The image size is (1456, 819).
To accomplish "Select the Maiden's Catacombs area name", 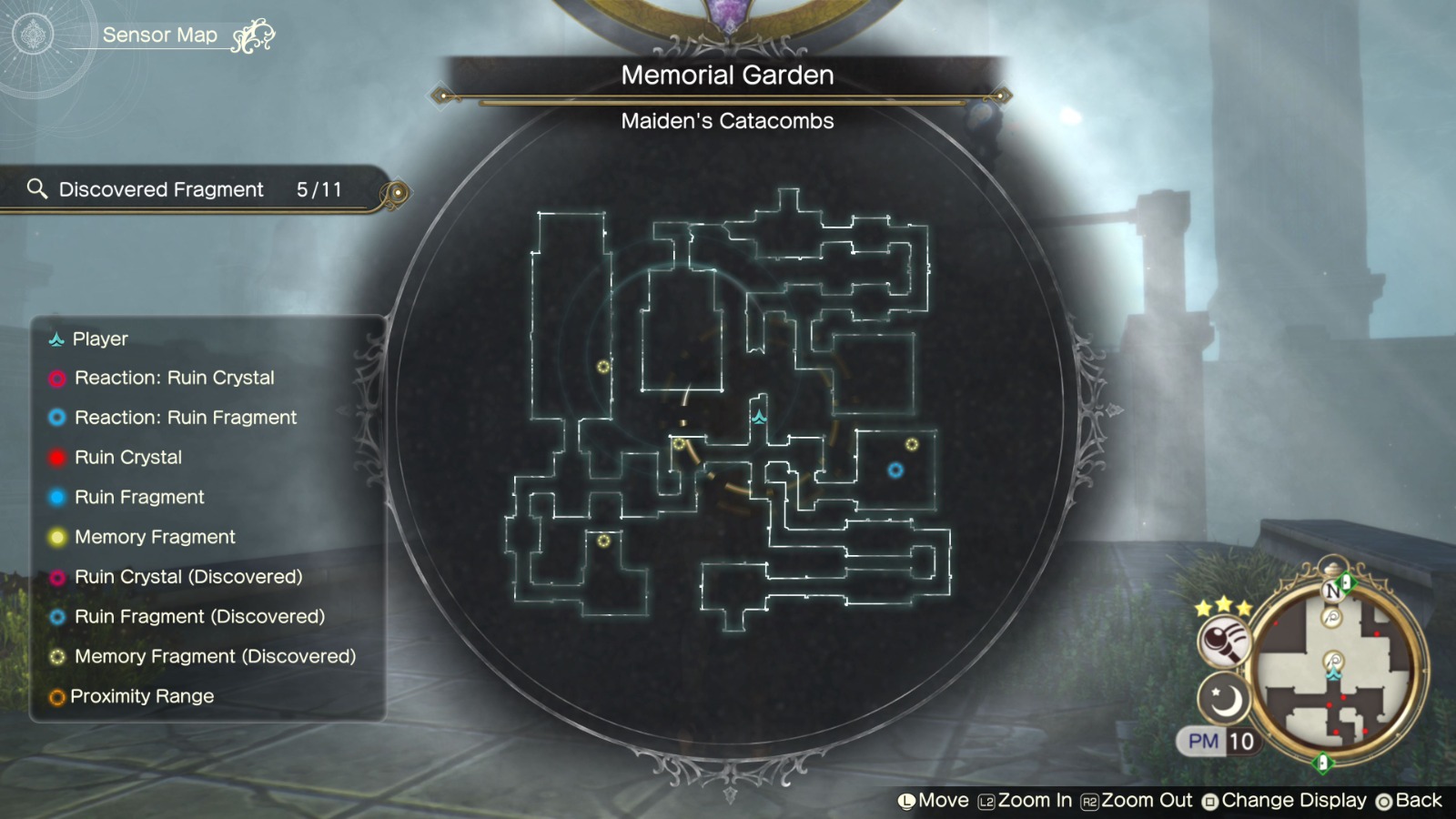I will (x=727, y=121).
